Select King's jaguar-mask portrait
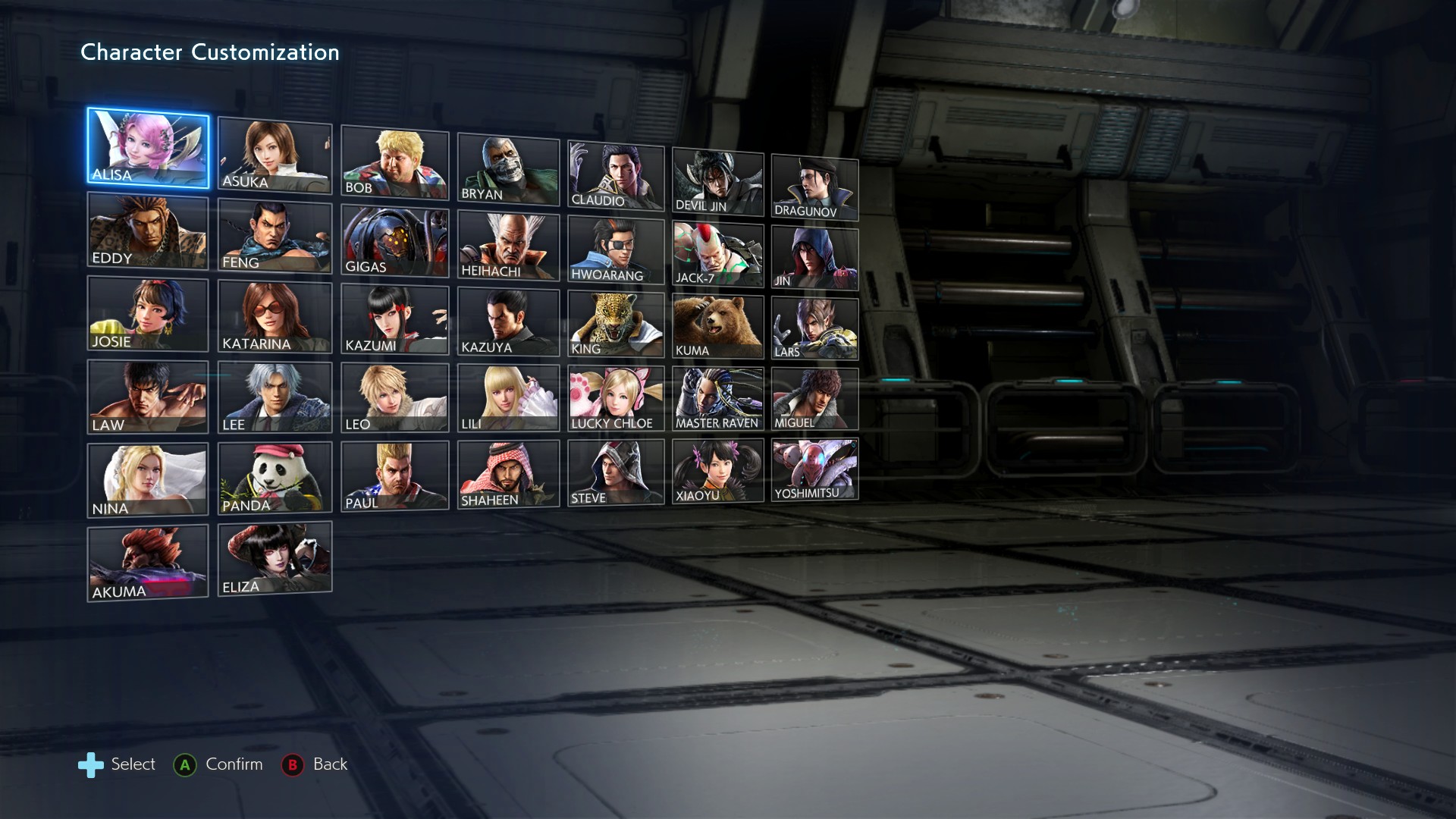This screenshot has height=819, width=1456. point(616,325)
